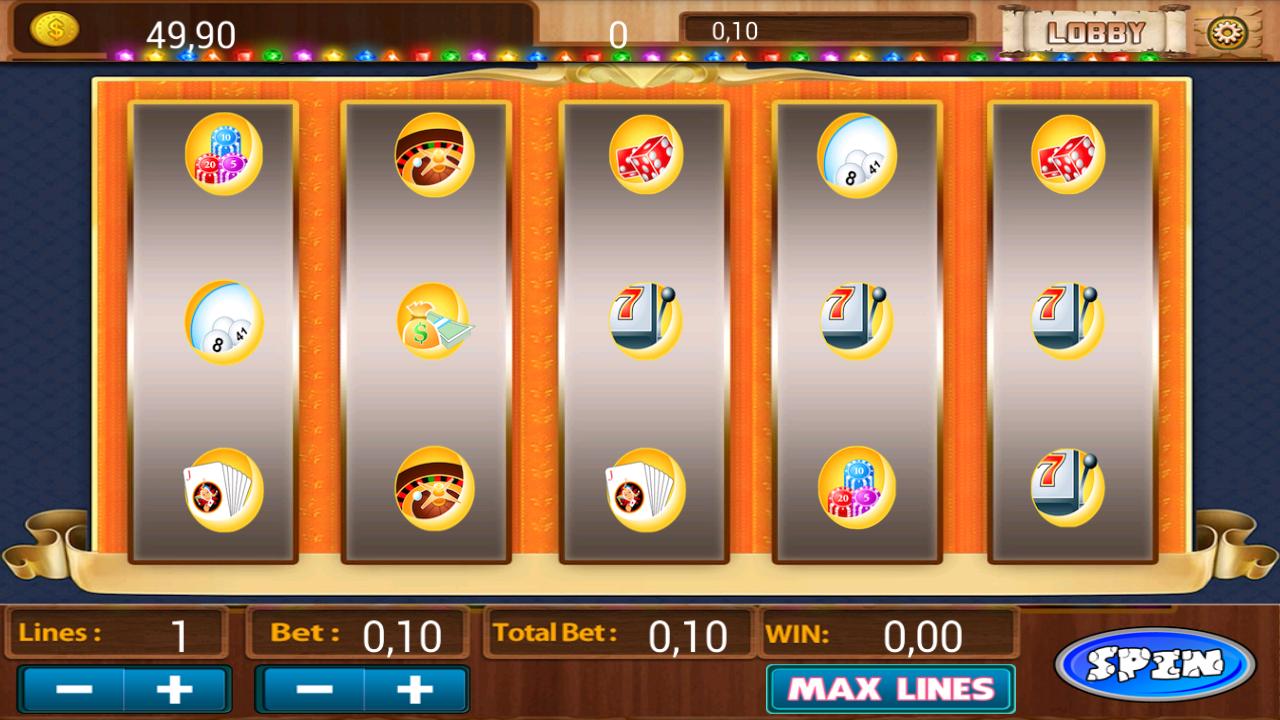Viewport: 1280px width, 720px height.
Task: Select the roulette wheel symbol on reel two
Action: (x=434, y=157)
